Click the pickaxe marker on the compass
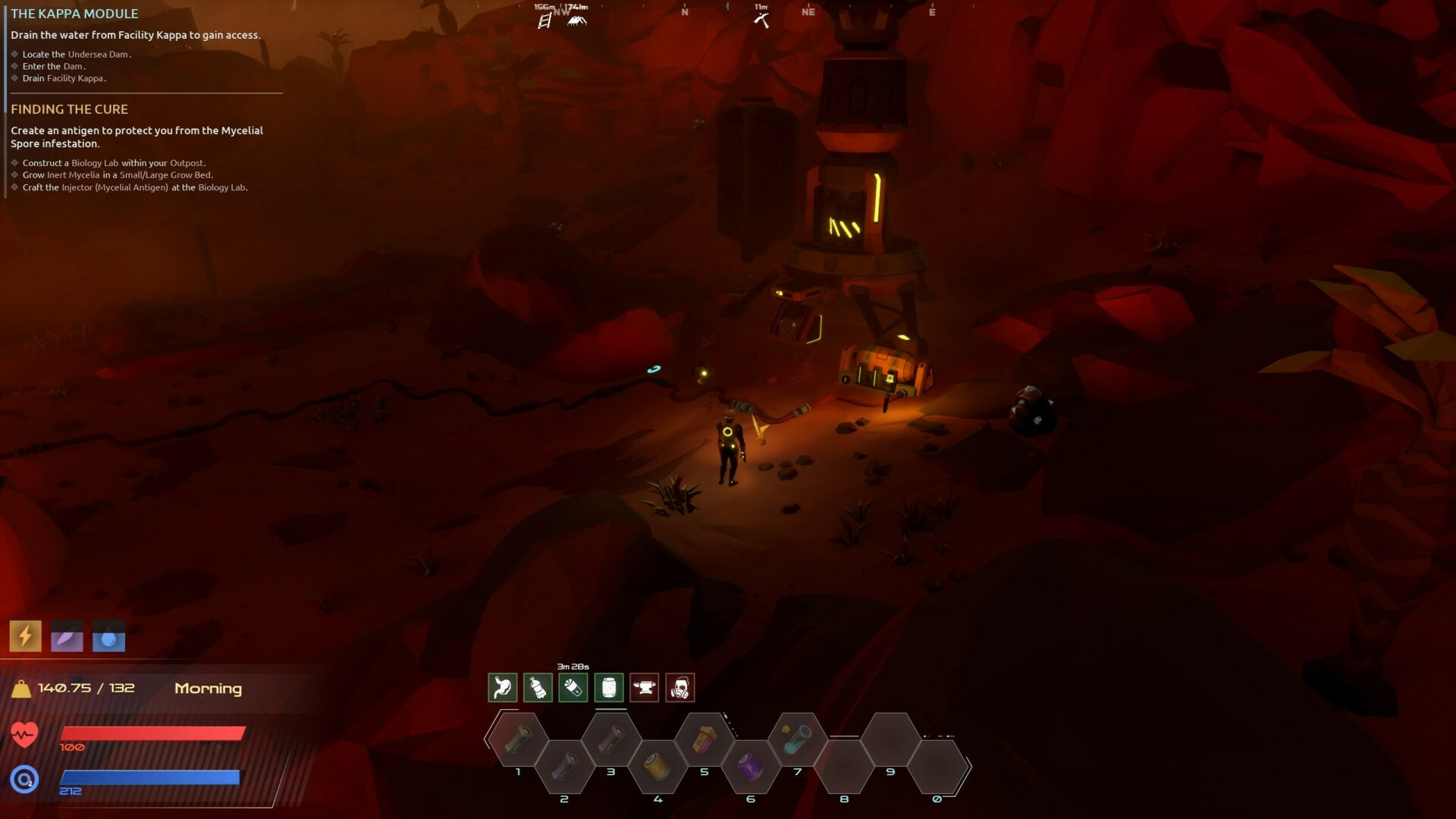The image size is (1456, 819). click(x=761, y=20)
